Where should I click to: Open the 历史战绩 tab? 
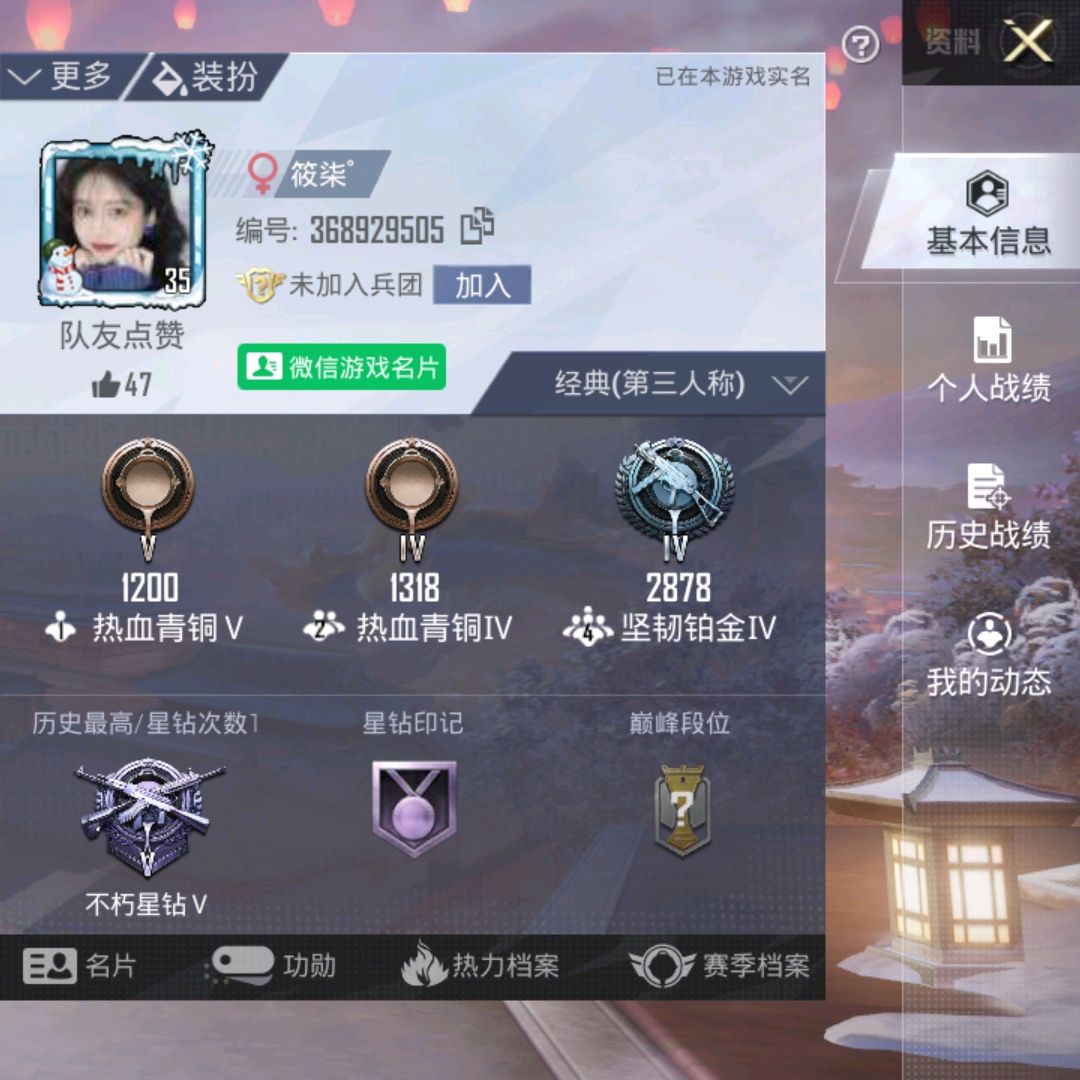pyautogui.click(x=988, y=507)
